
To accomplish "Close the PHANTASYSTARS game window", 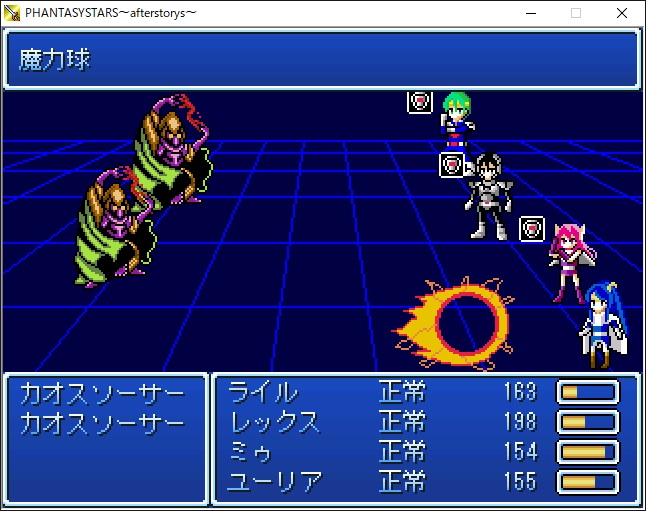I will coord(622,13).
